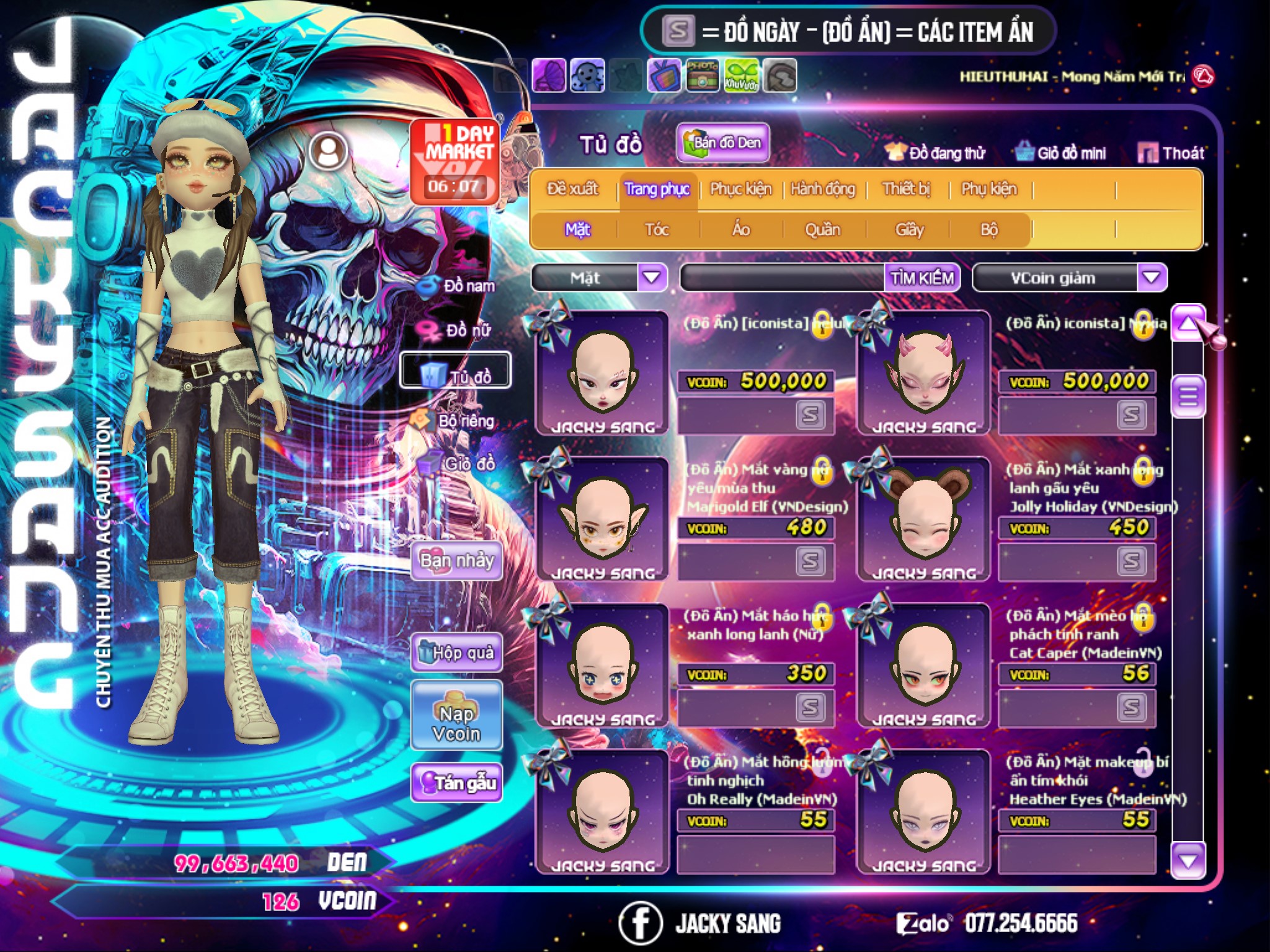Open the VCoin giảm sort dropdown

click(1151, 278)
